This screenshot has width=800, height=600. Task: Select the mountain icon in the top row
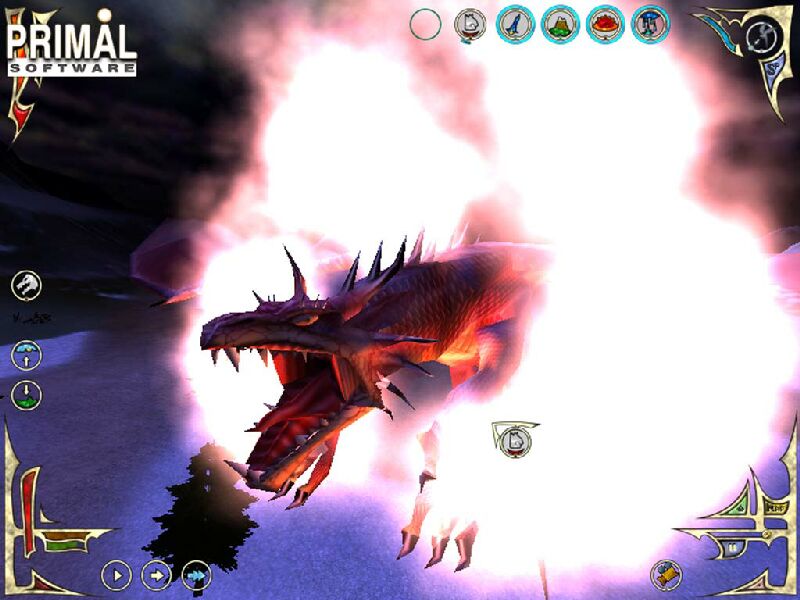(x=560, y=24)
